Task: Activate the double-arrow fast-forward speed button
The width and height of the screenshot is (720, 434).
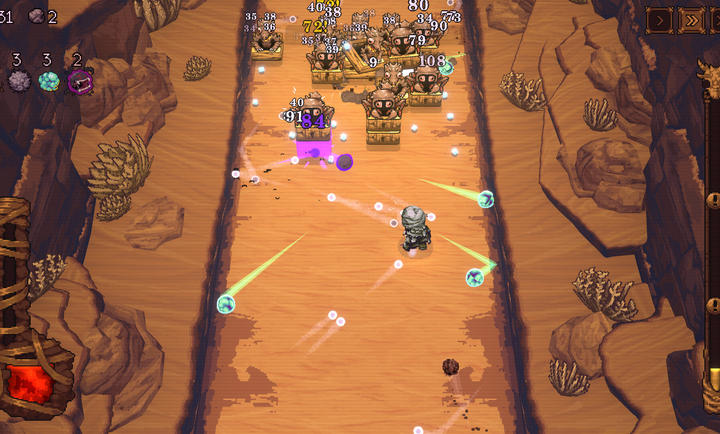Action: 690,19
